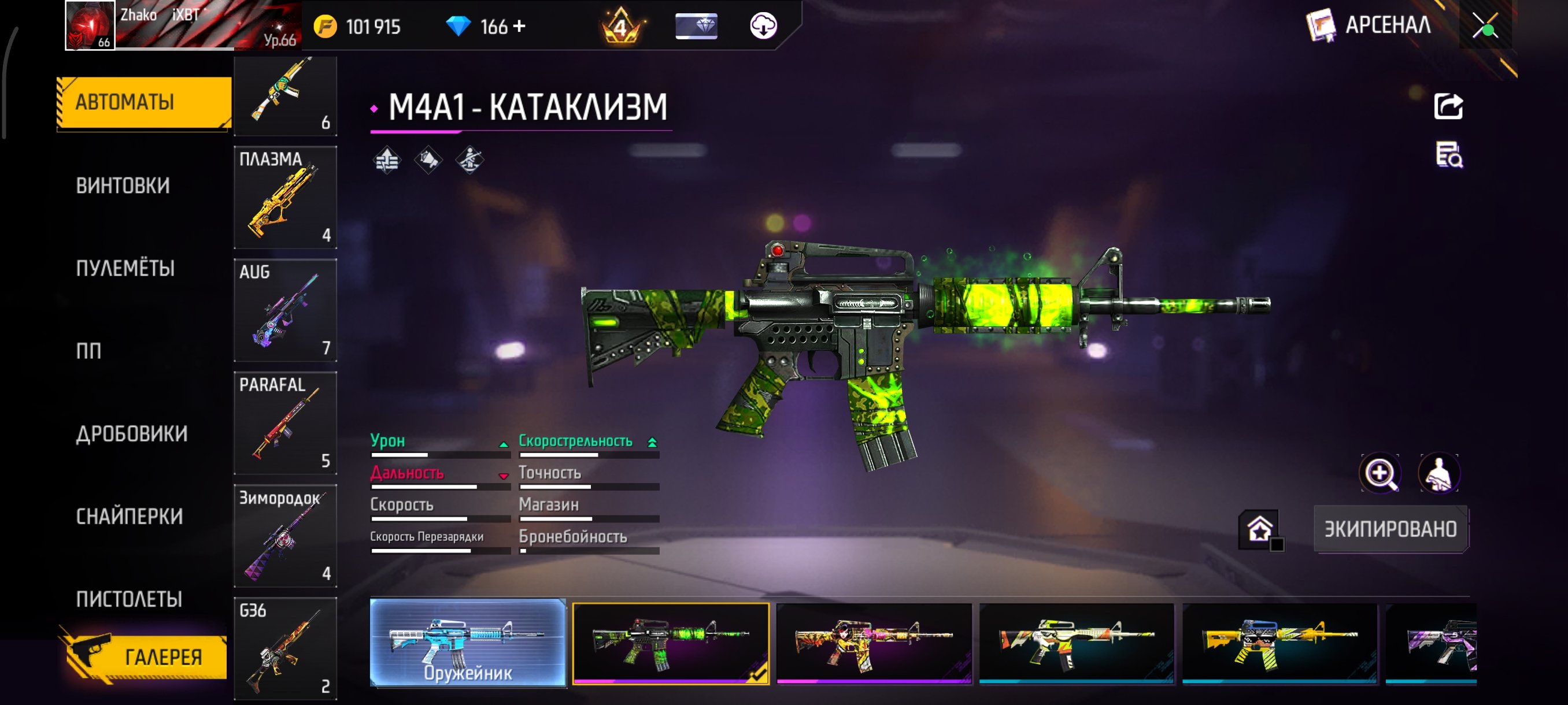Select the AUG weapon tile
This screenshot has height=705, width=1568.
coord(285,310)
